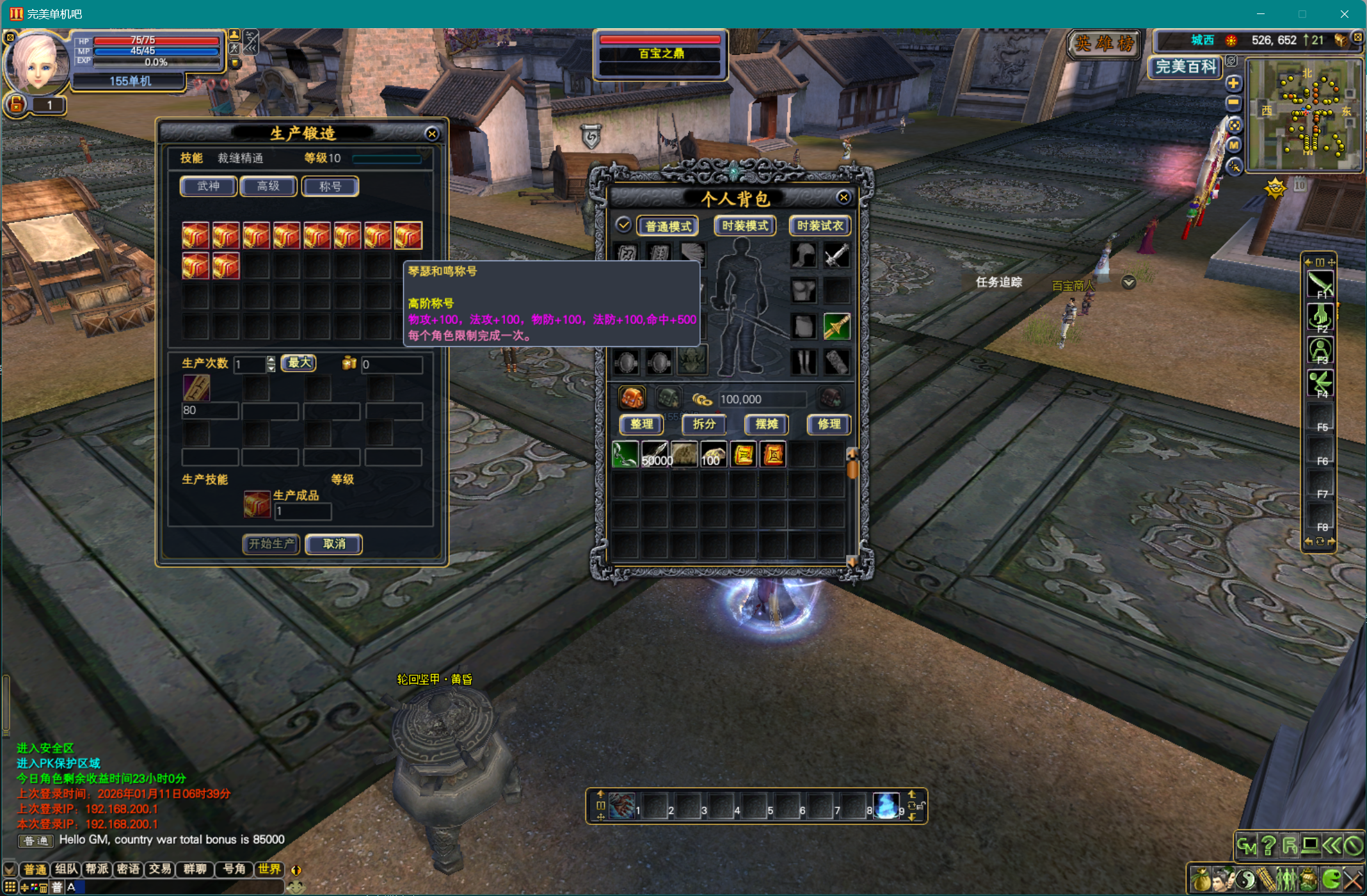The image size is (1367, 896).
Task: Switch backpack to 时装模式 fashion mode
Action: [x=745, y=226]
